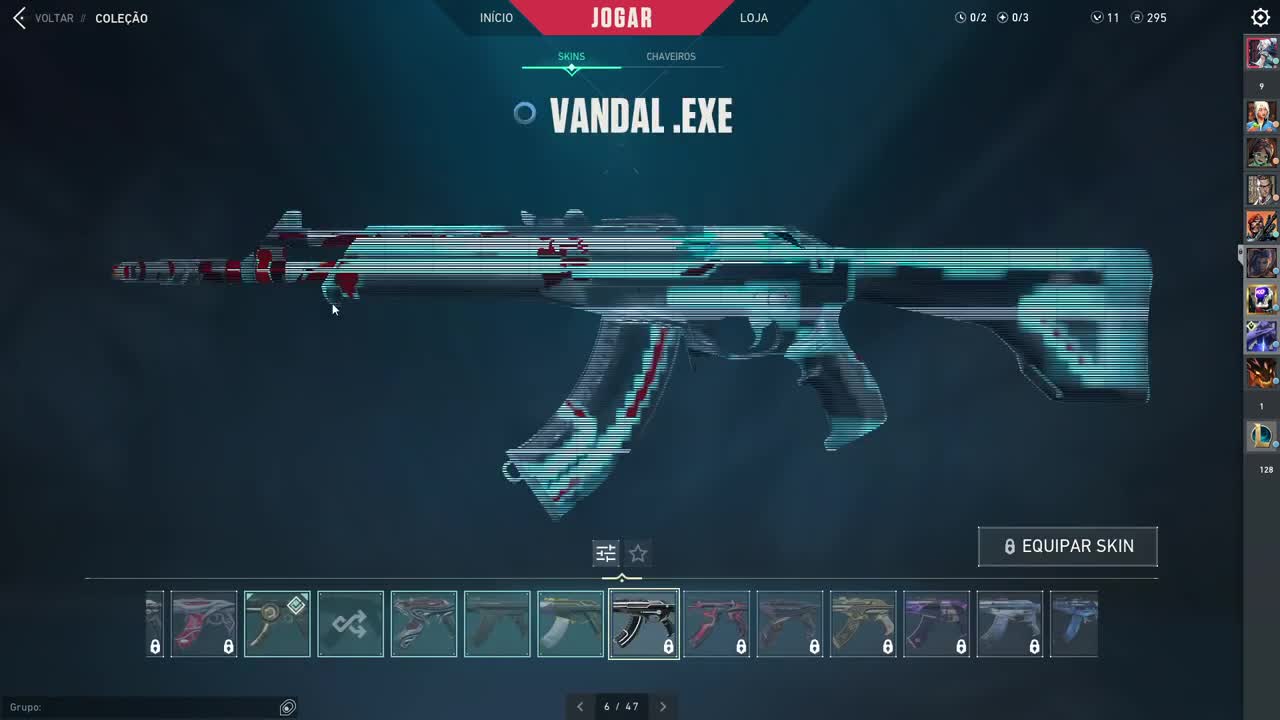Open the skin filter sliders icon
This screenshot has width=1280, height=720.
[x=605, y=553]
